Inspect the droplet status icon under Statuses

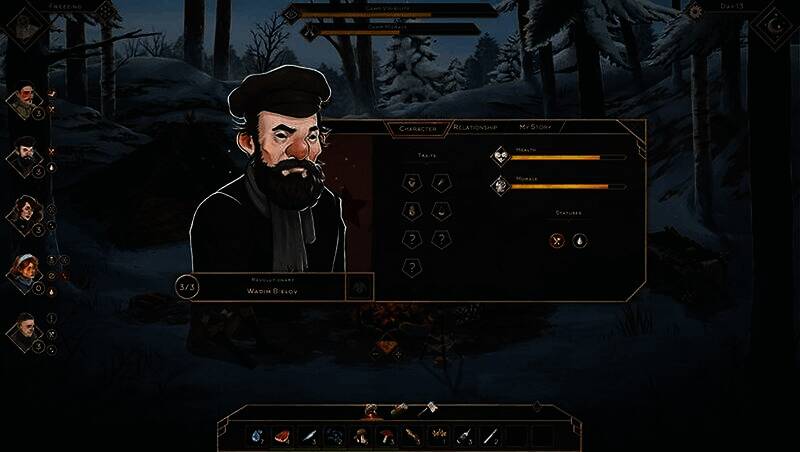pyautogui.click(x=580, y=240)
